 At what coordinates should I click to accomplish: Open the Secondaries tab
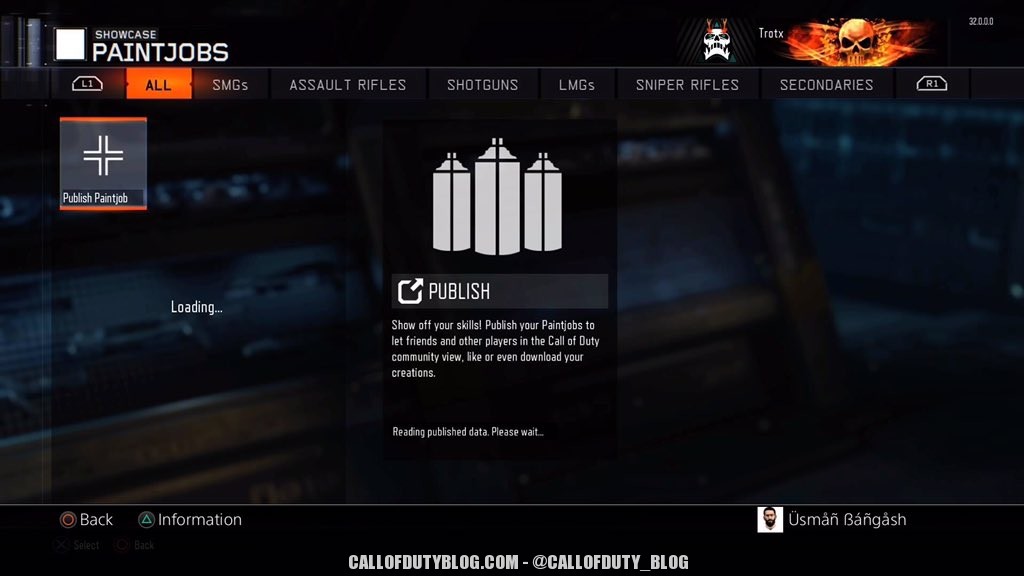[x=826, y=85]
